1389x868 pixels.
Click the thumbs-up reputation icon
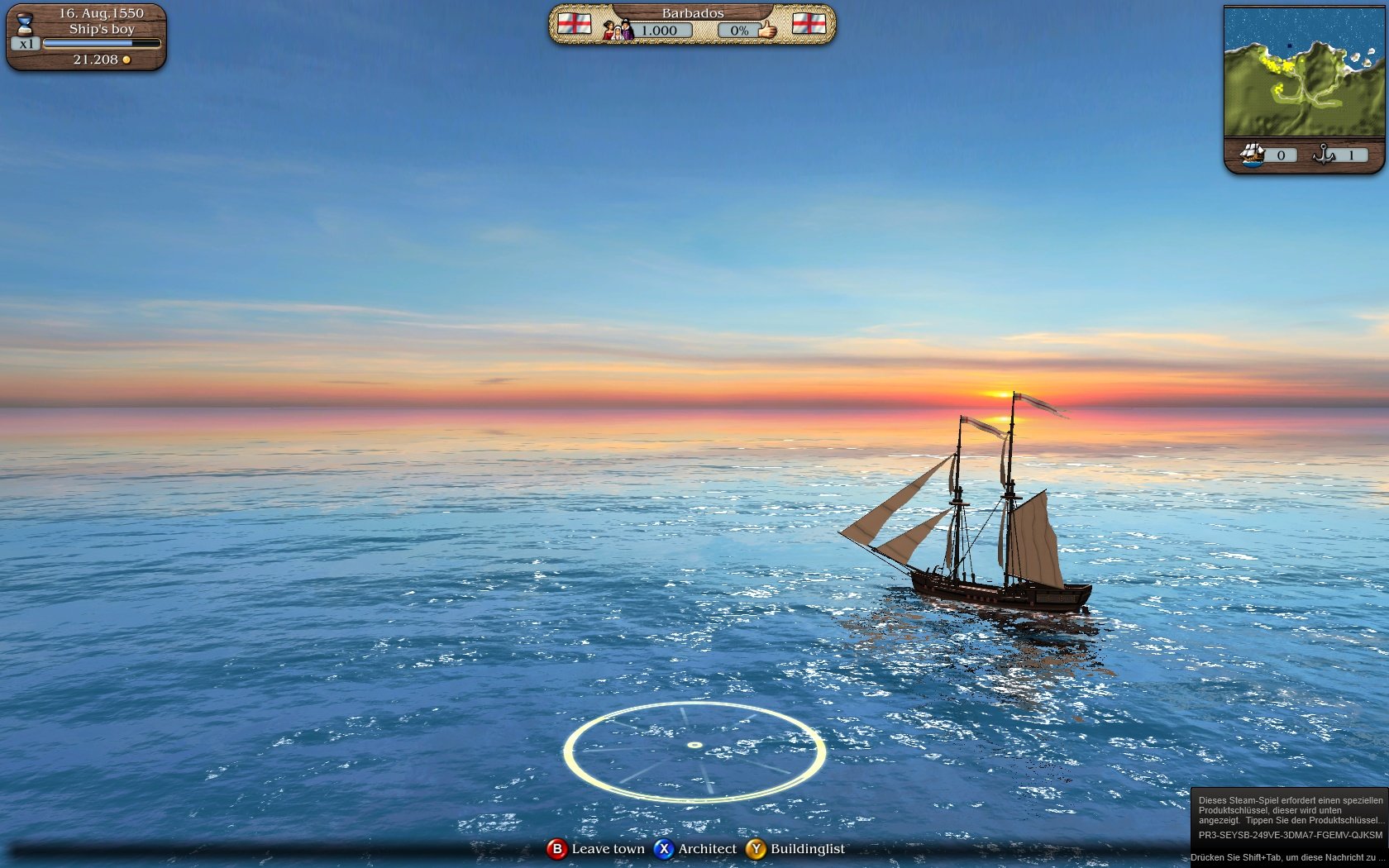tap(766, 29)
